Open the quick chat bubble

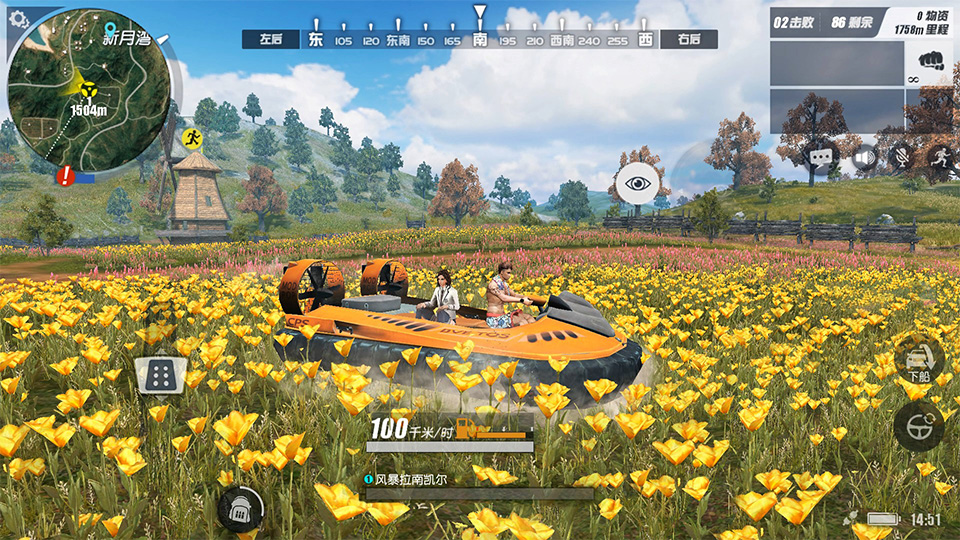point(822,157)
